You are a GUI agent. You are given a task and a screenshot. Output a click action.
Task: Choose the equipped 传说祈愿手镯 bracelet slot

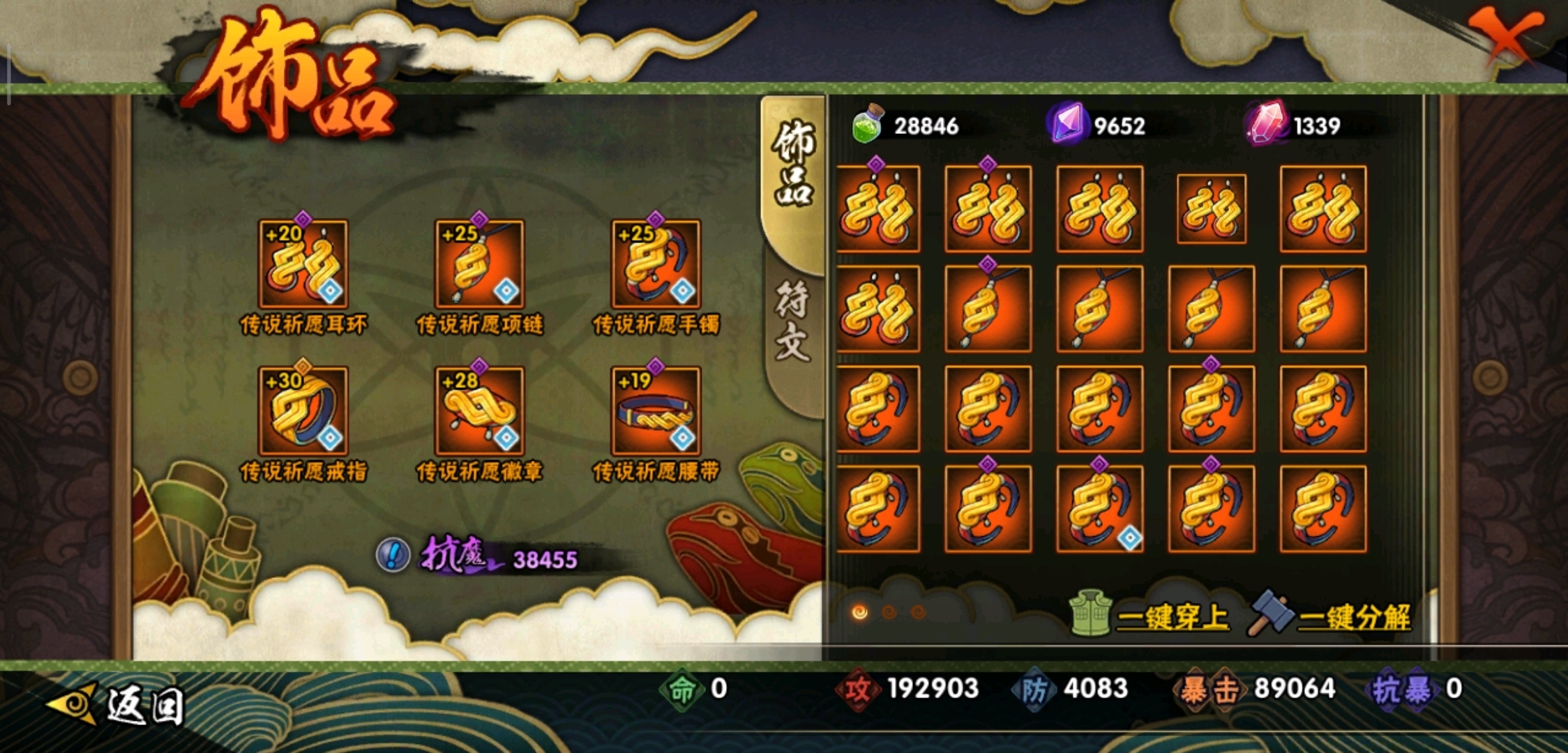coord(656,264)
